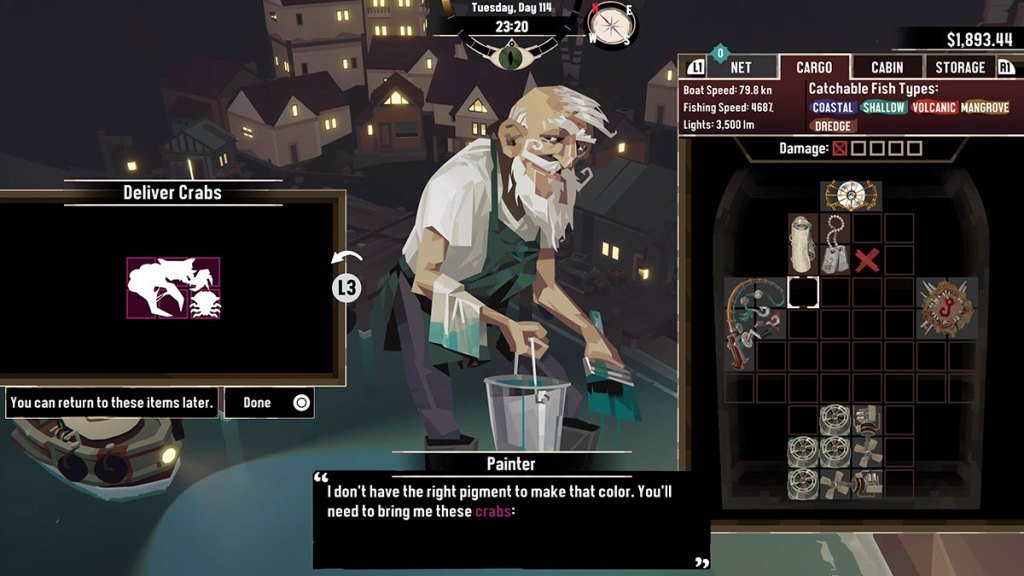Select the DREDGE type tag
1024x576 pixels.
[832, 126]
